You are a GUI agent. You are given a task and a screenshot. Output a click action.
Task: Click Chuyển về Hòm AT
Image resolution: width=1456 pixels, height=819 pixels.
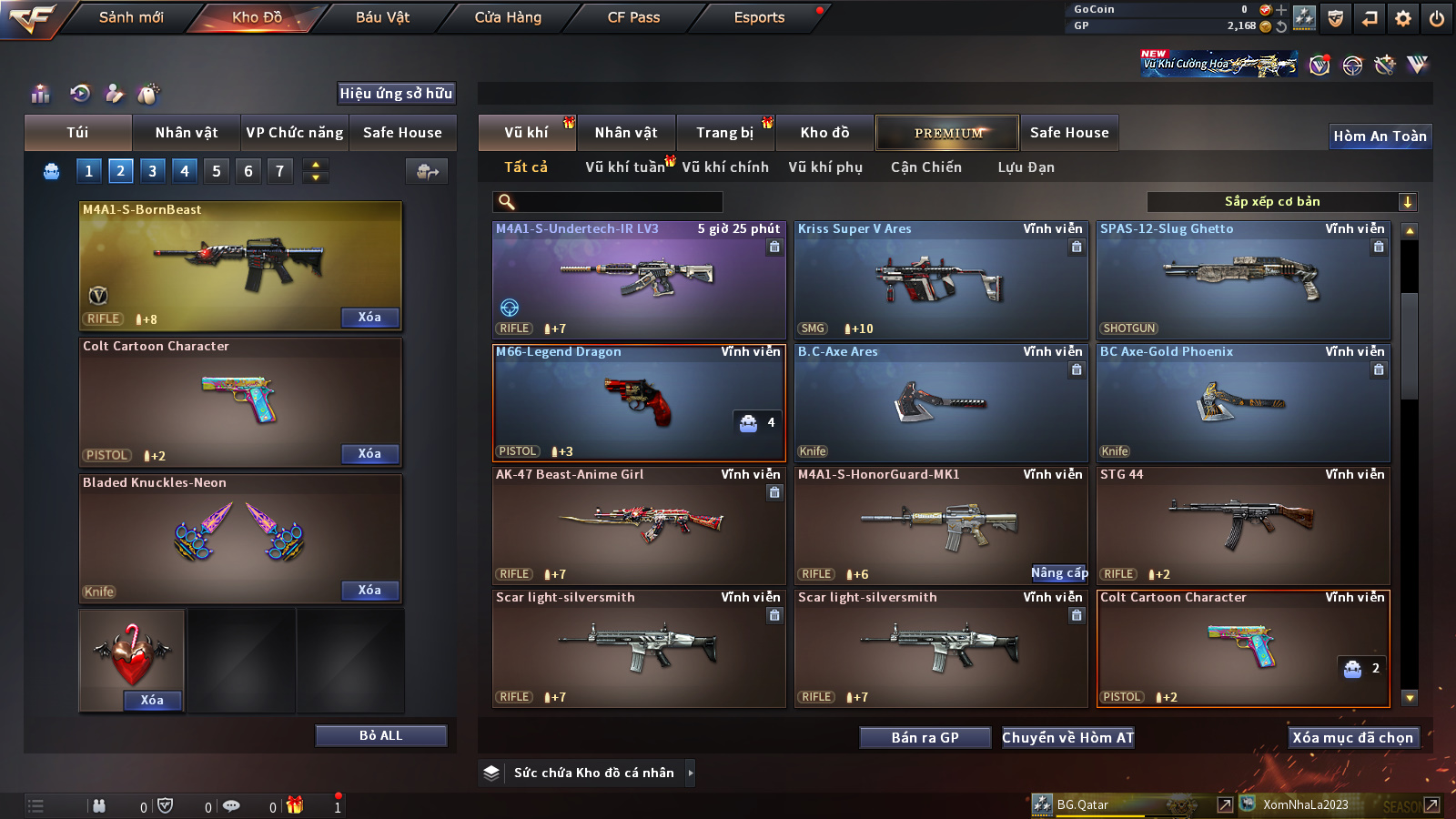tap(1067, 738)
